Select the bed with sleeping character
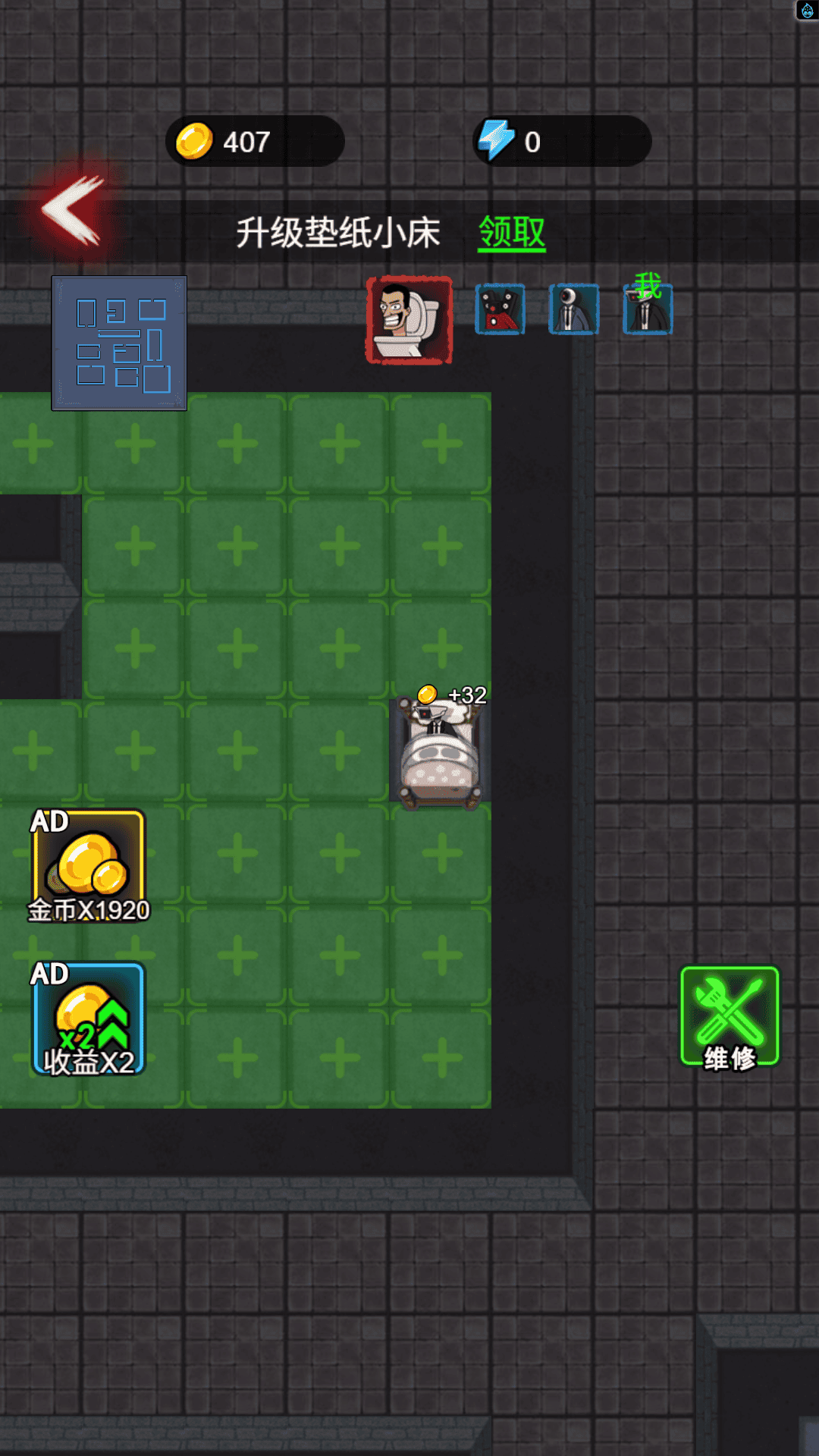Viewport: 819px width, 1456px height. (x=440, y=755)
